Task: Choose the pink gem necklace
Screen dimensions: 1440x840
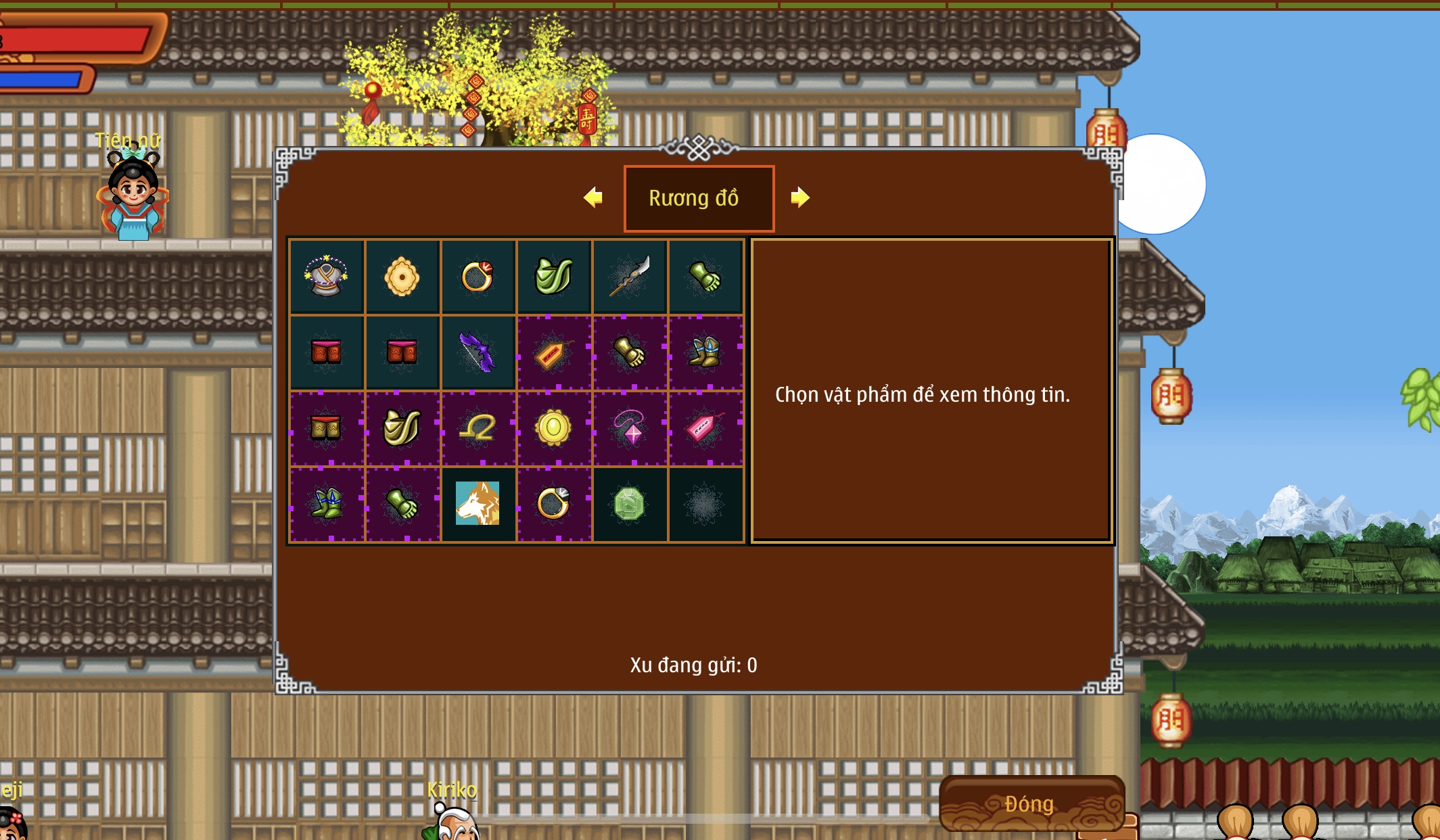Action: pyautogui.click(x=630, y=428)
